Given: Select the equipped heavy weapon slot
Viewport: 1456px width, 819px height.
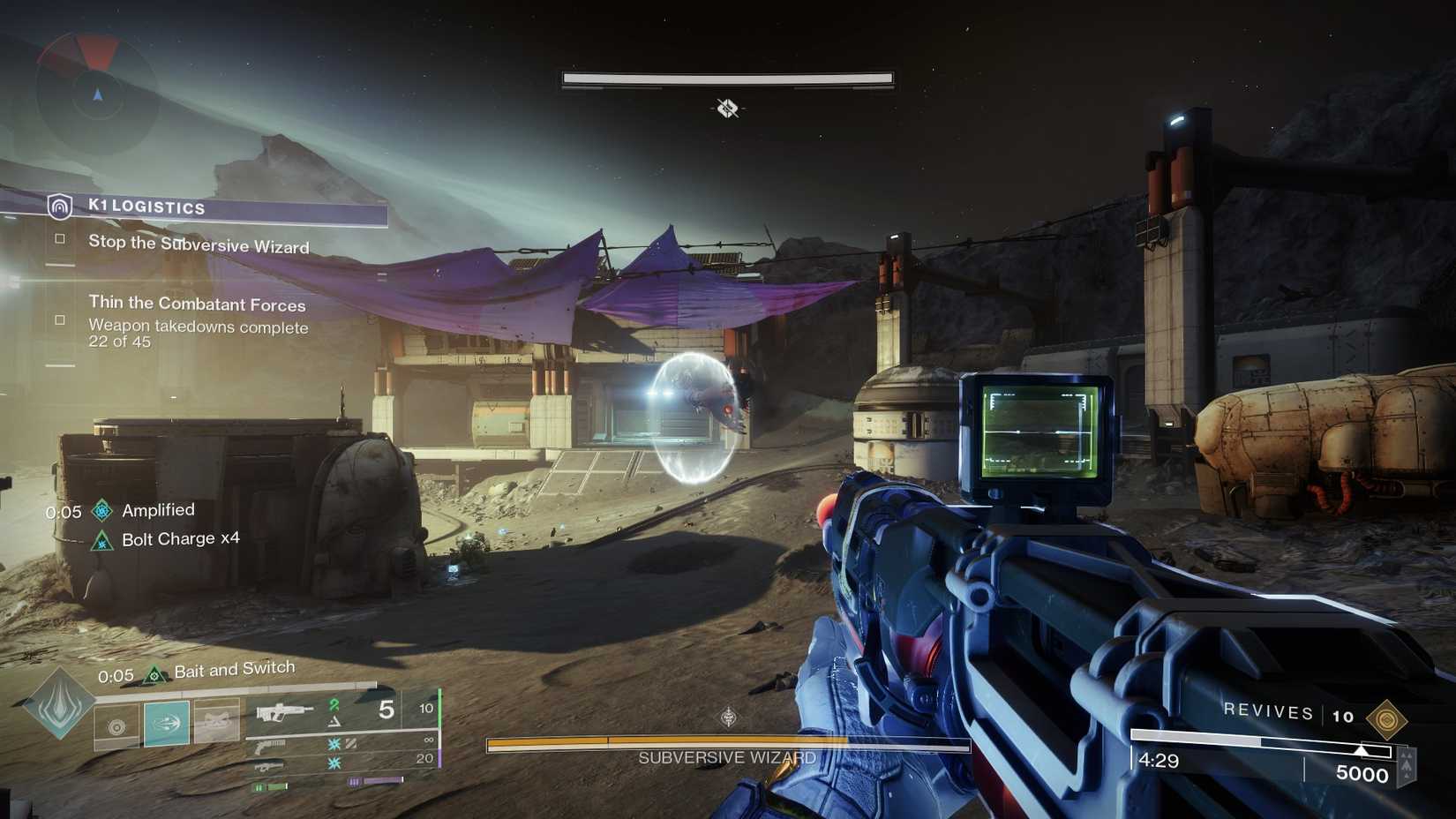Looking at the screenshot, I should [x=285, y=710].
